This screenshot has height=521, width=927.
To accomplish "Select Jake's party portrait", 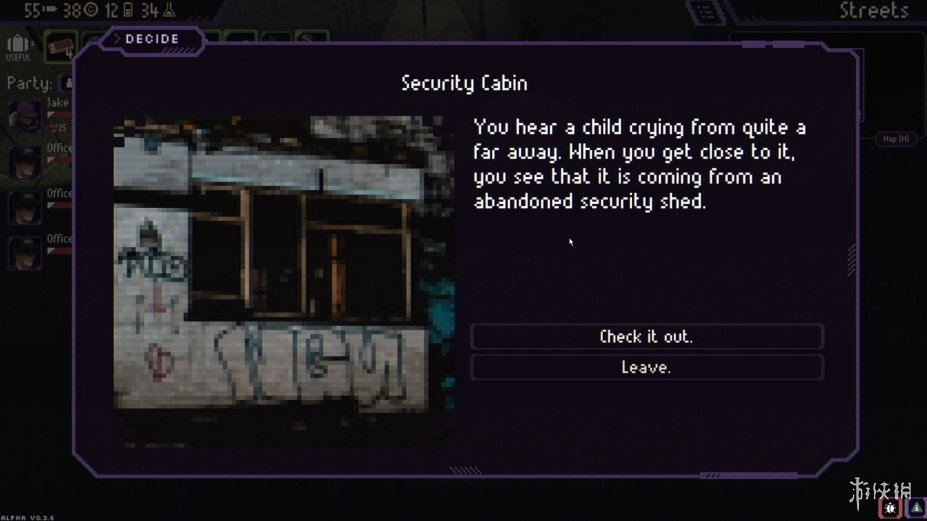I will (24, 116).
